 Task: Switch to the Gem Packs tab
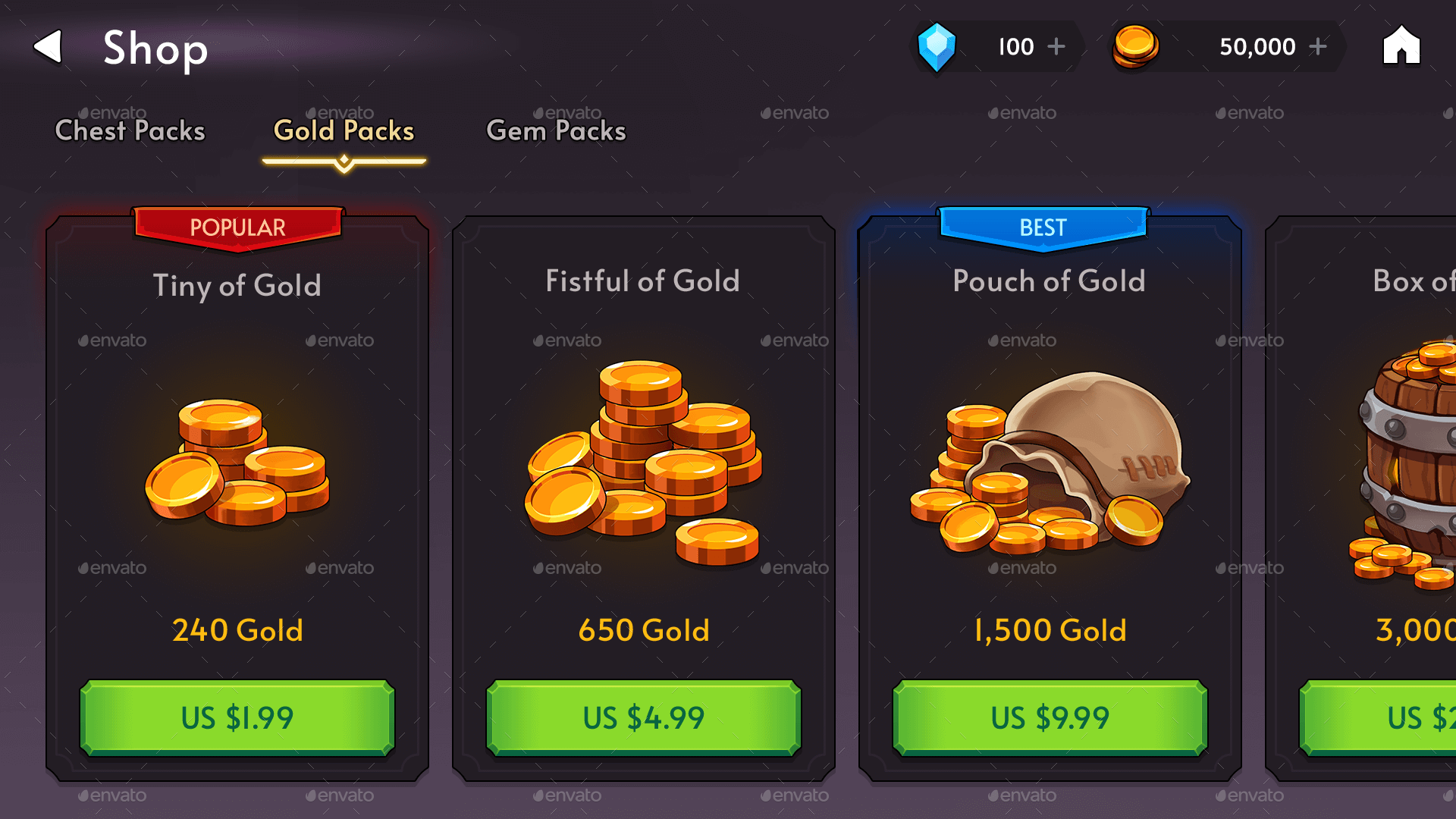[x=556, y=130]
